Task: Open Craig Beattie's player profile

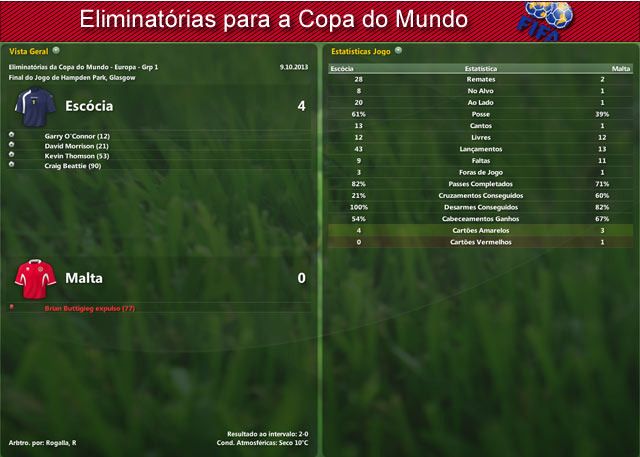Action: 73,166
